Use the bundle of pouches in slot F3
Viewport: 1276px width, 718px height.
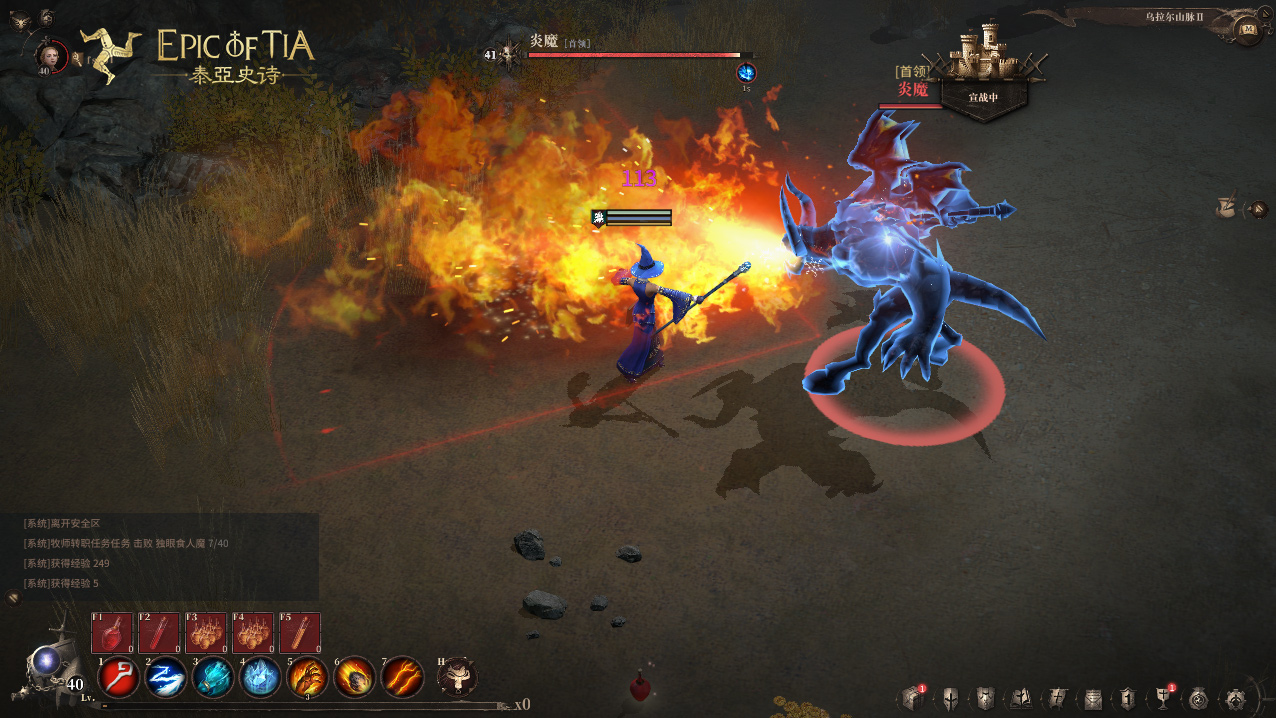(206, 633)
